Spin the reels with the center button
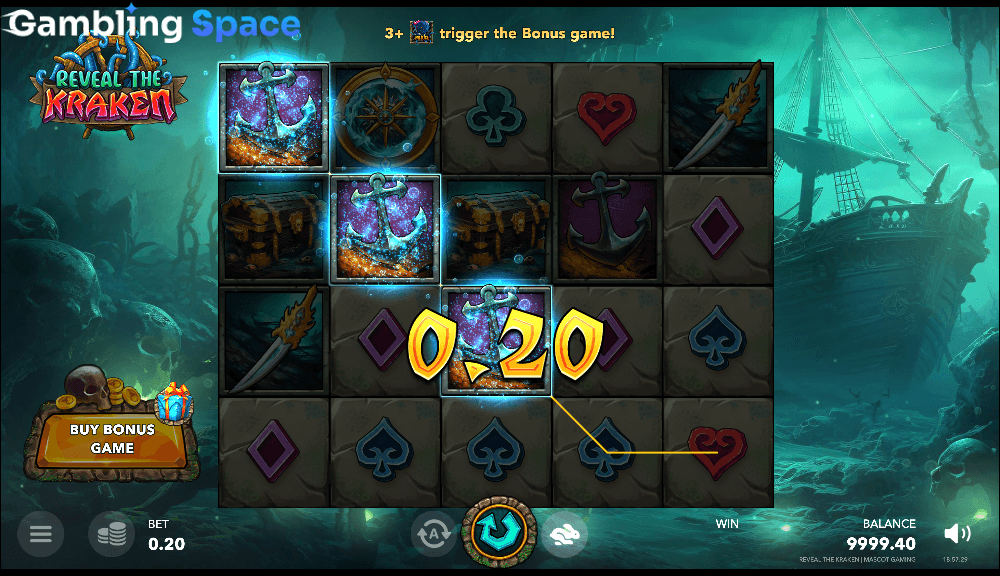Image resolution: width=1000 pixels, height=576 pixels. click(499, 532)
